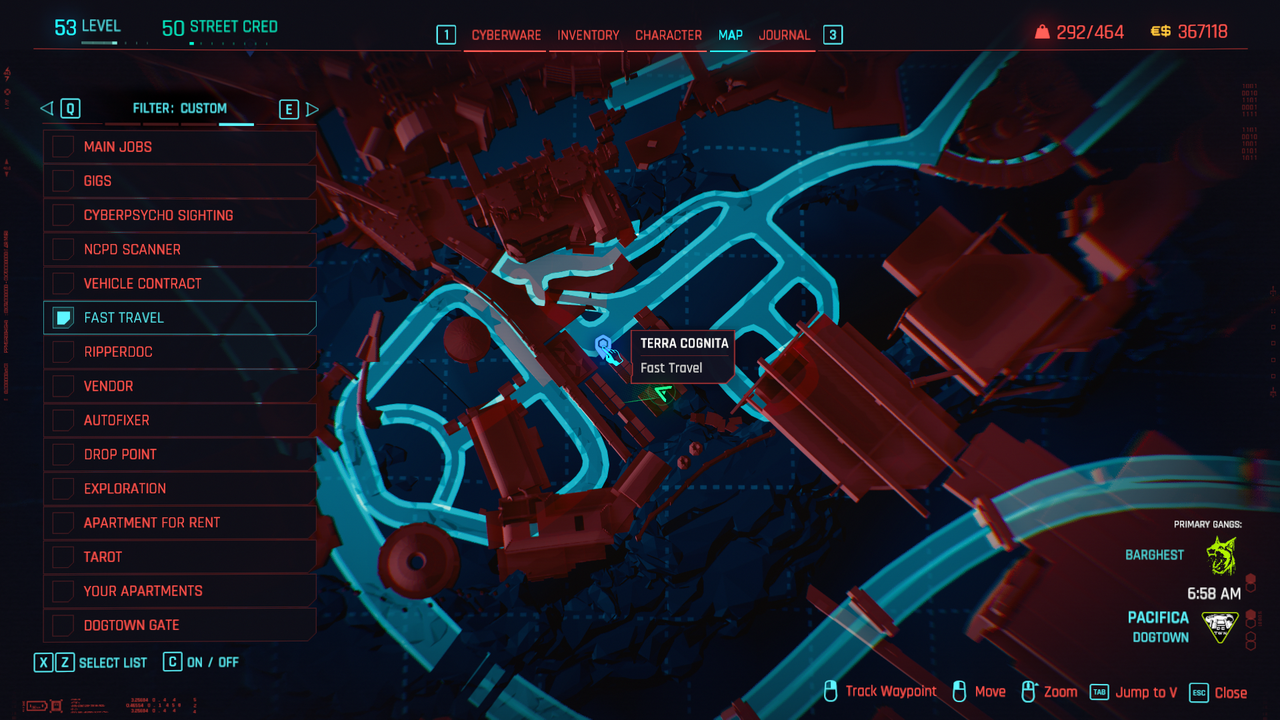Show Vendor locations on map
This screenshot has height=720, width=1280.
64,386
